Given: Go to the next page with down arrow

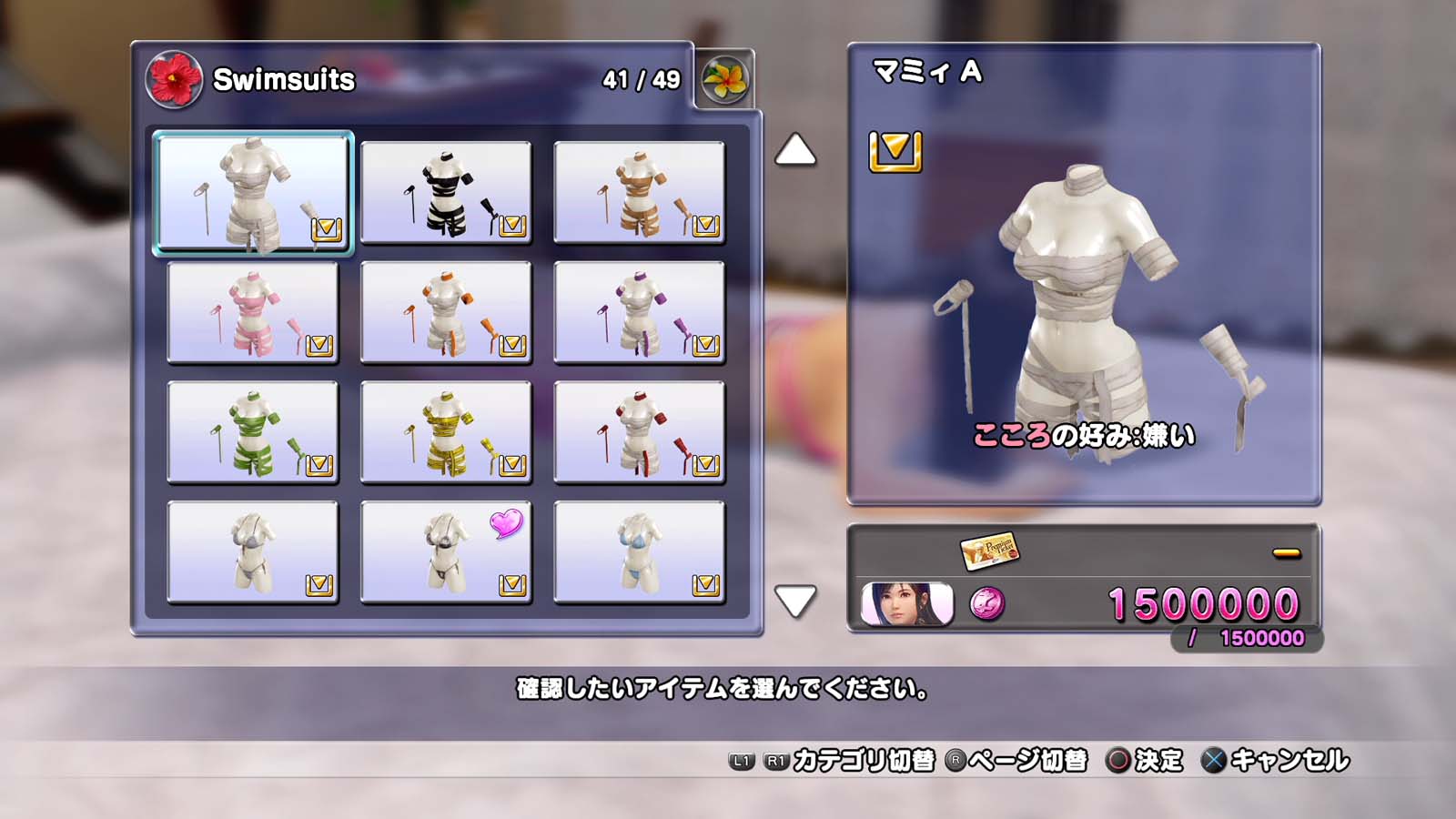Looking at the screenshot, I should coord(794,601).
